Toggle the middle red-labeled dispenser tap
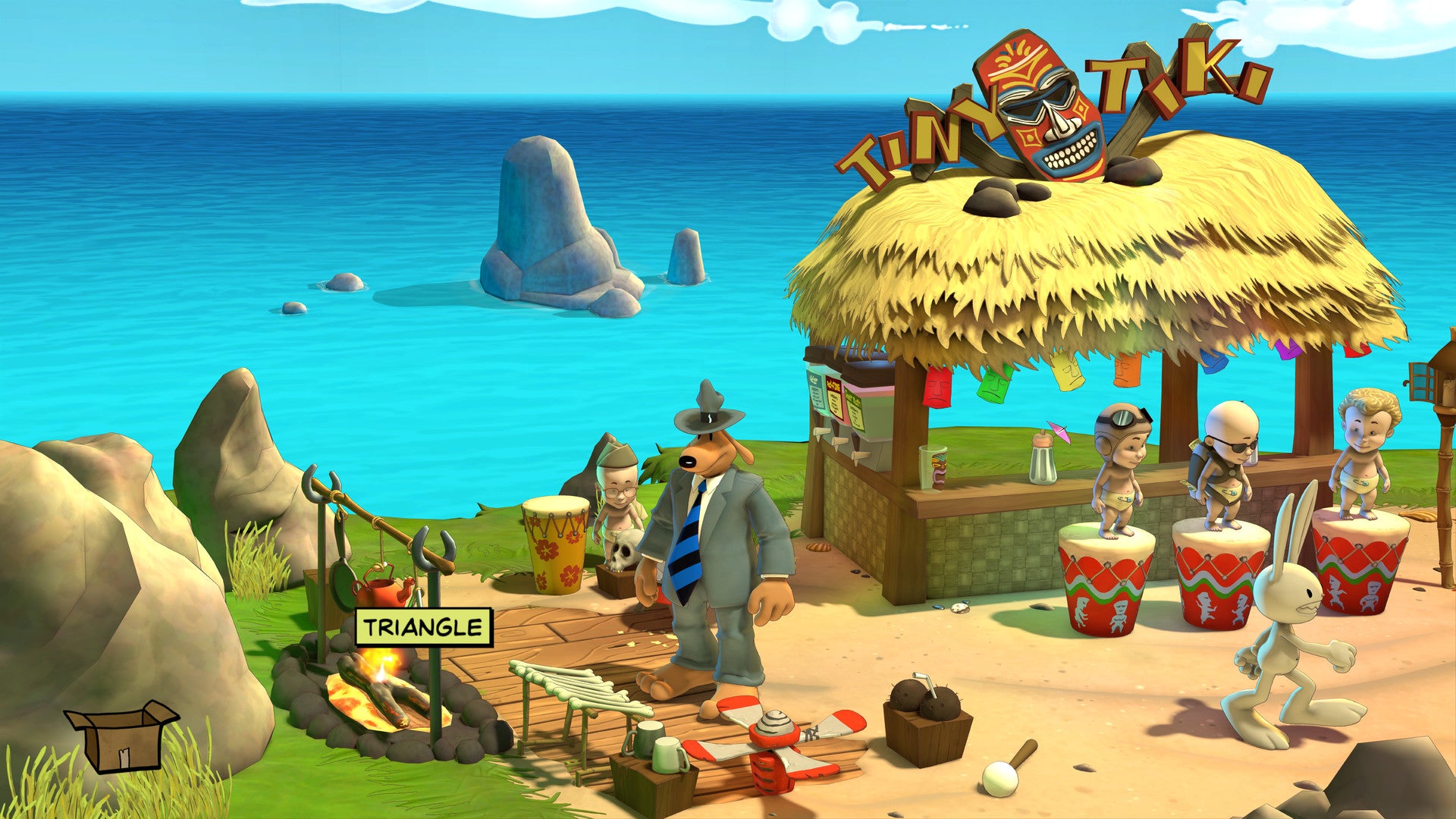 839,442
